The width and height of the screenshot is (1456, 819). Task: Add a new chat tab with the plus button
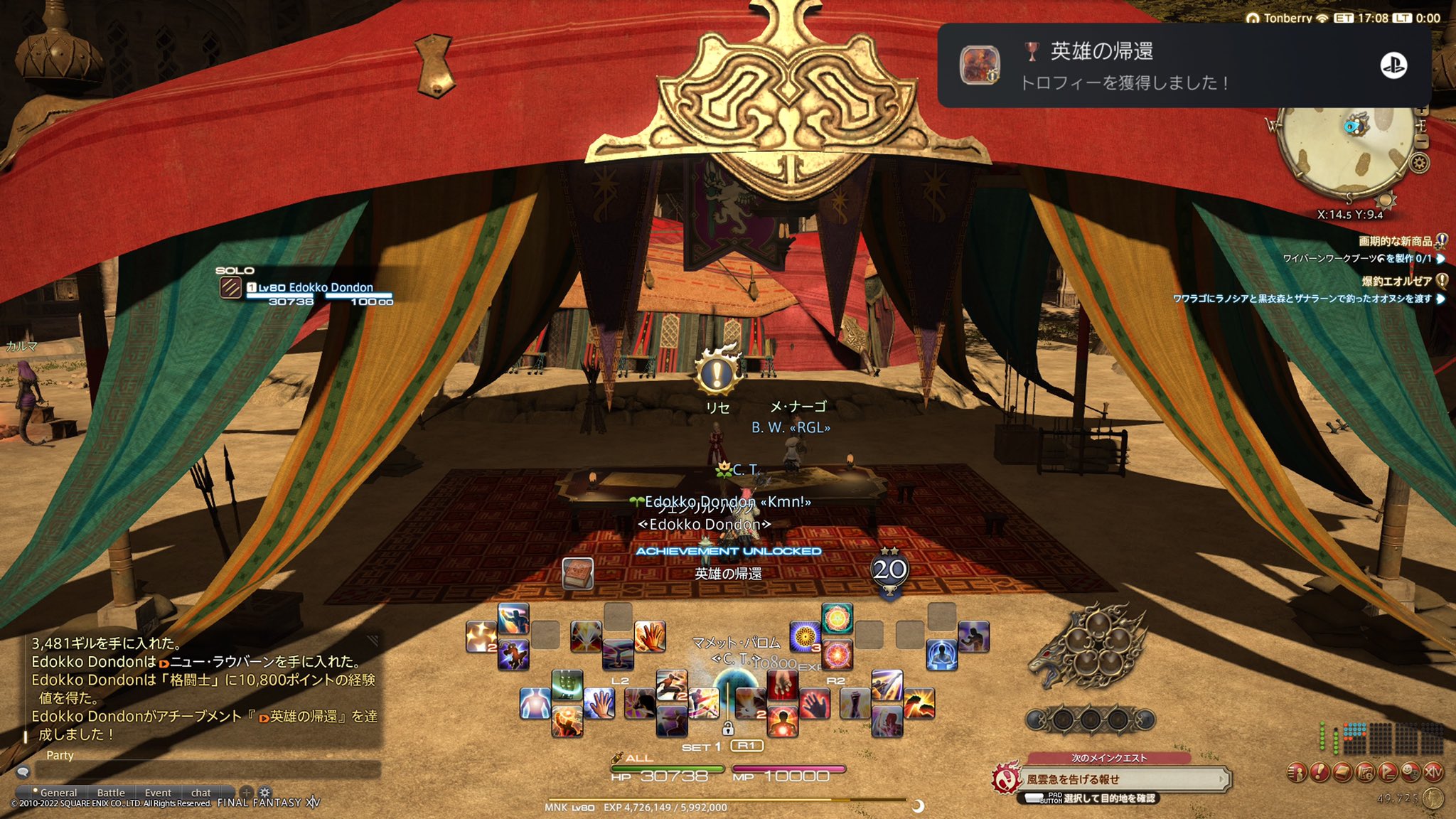(247, 793)
